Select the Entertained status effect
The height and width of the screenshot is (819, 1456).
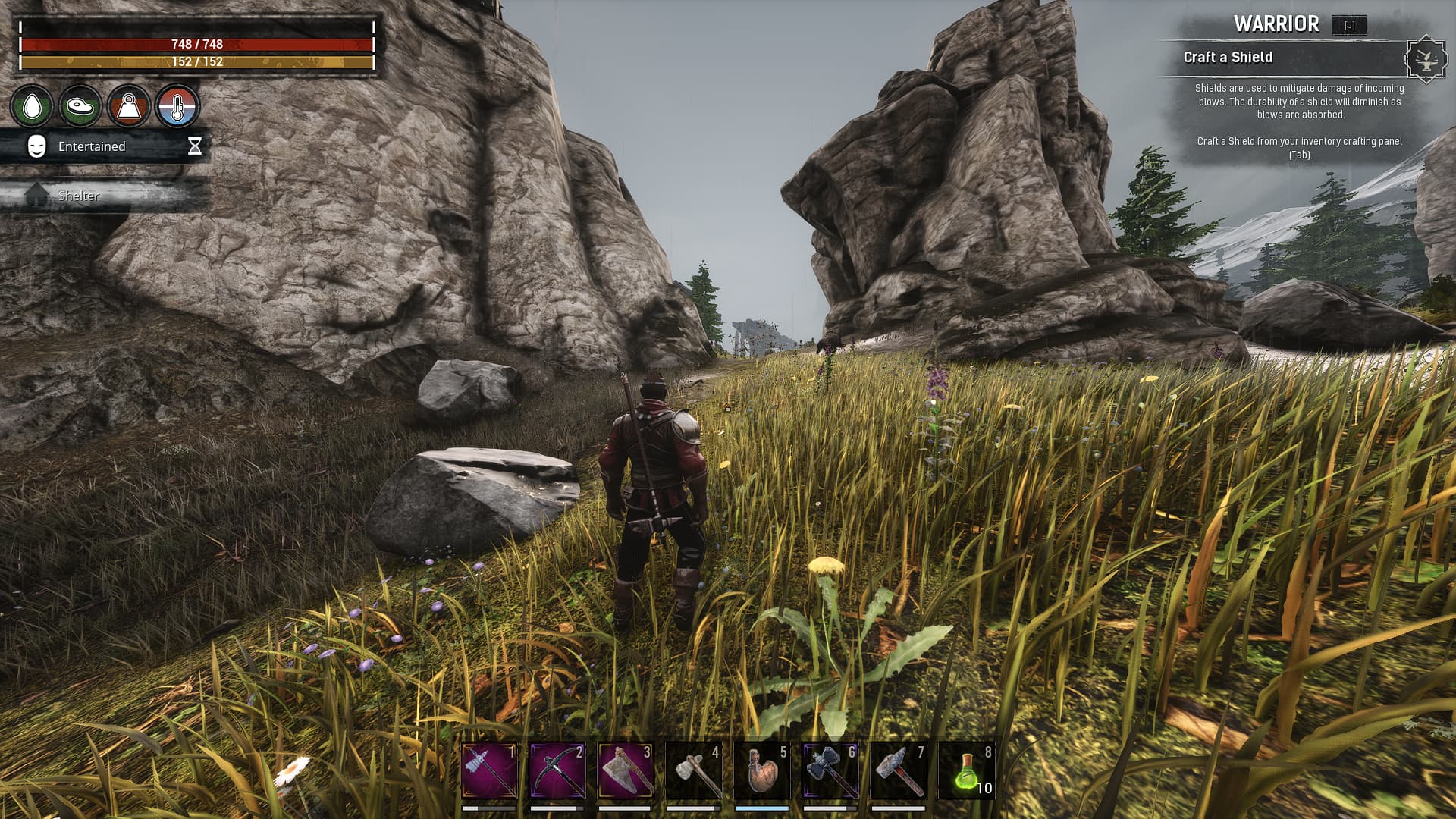coord(92,146)
